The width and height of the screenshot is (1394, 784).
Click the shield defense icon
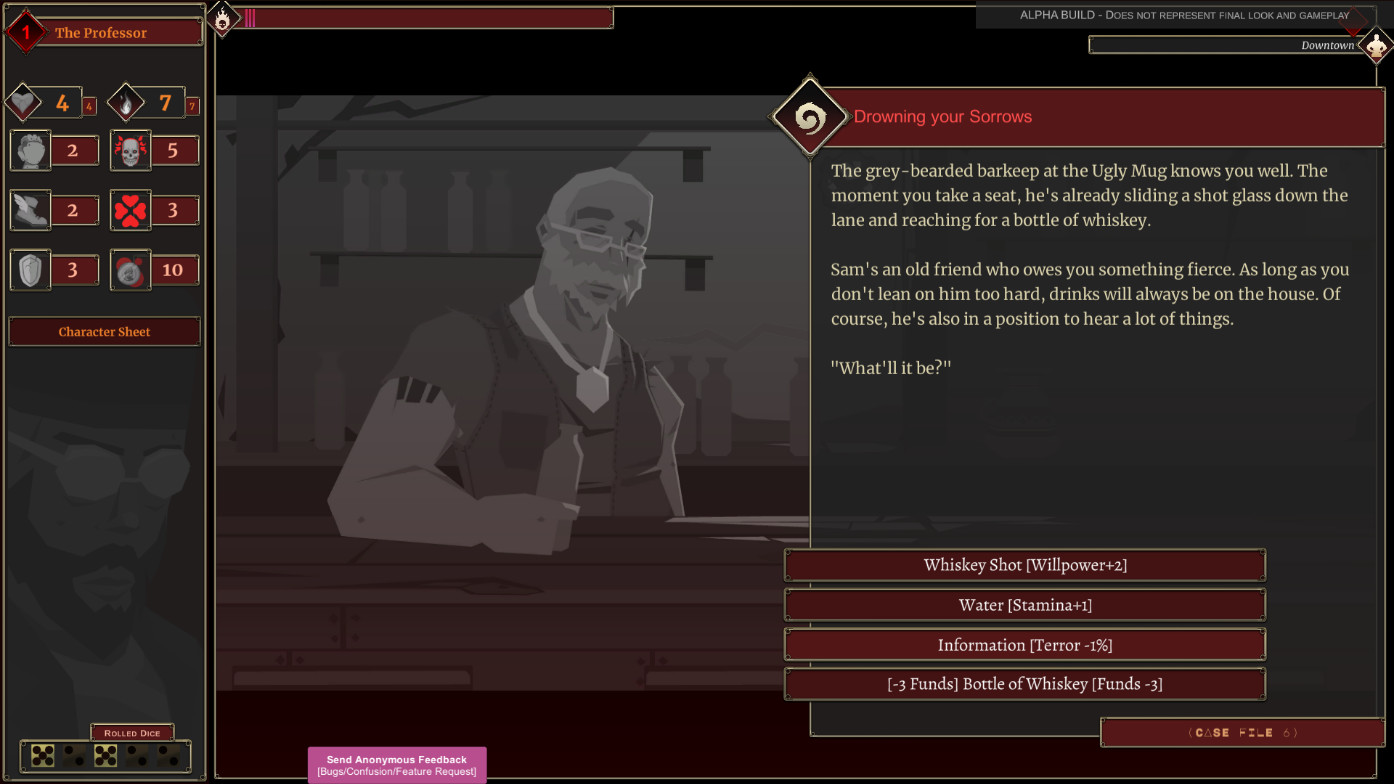[x=30, y=269]
